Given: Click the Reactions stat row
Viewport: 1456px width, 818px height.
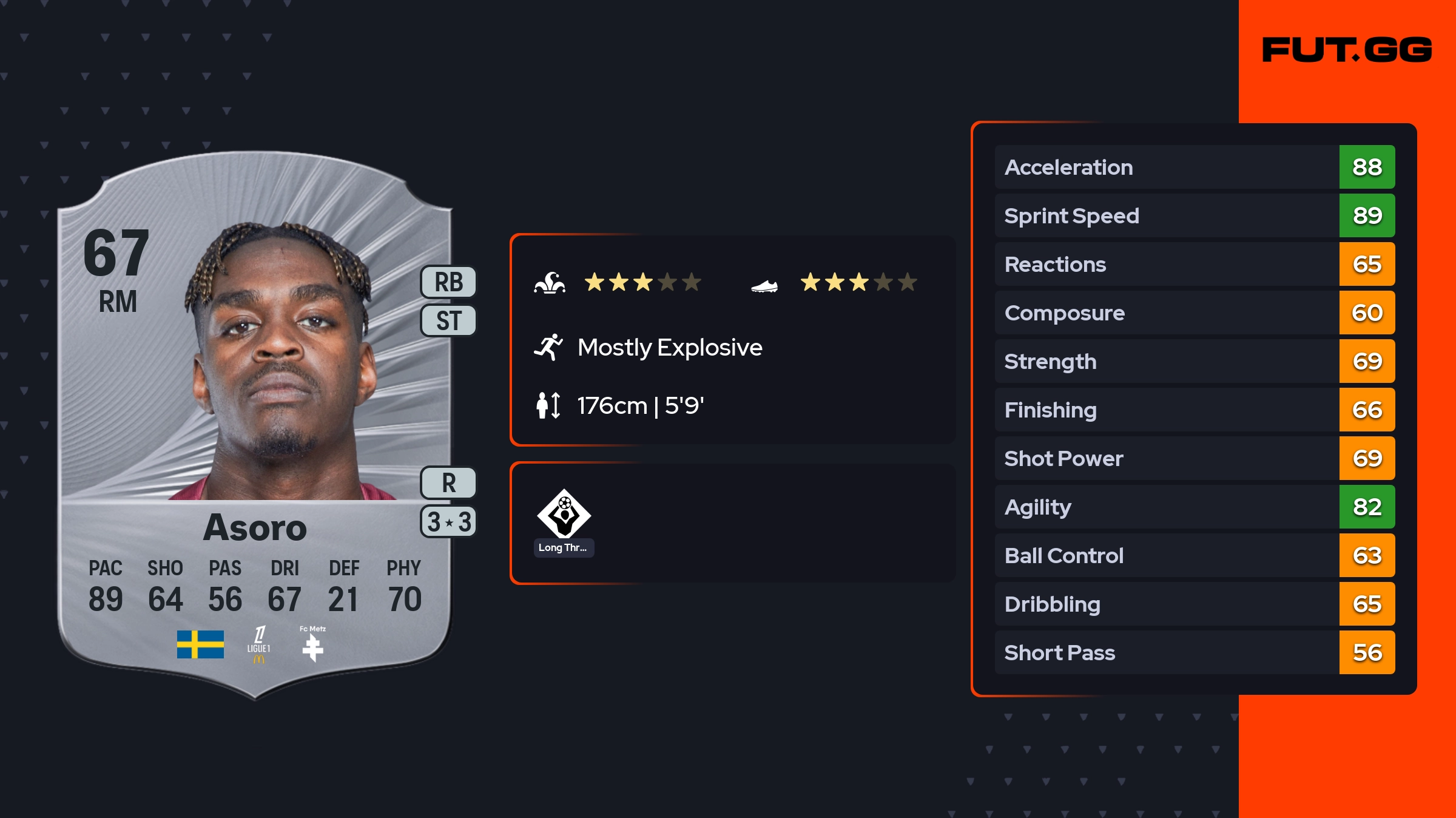Looking at the screenshot, I should tap(1194, 264).
